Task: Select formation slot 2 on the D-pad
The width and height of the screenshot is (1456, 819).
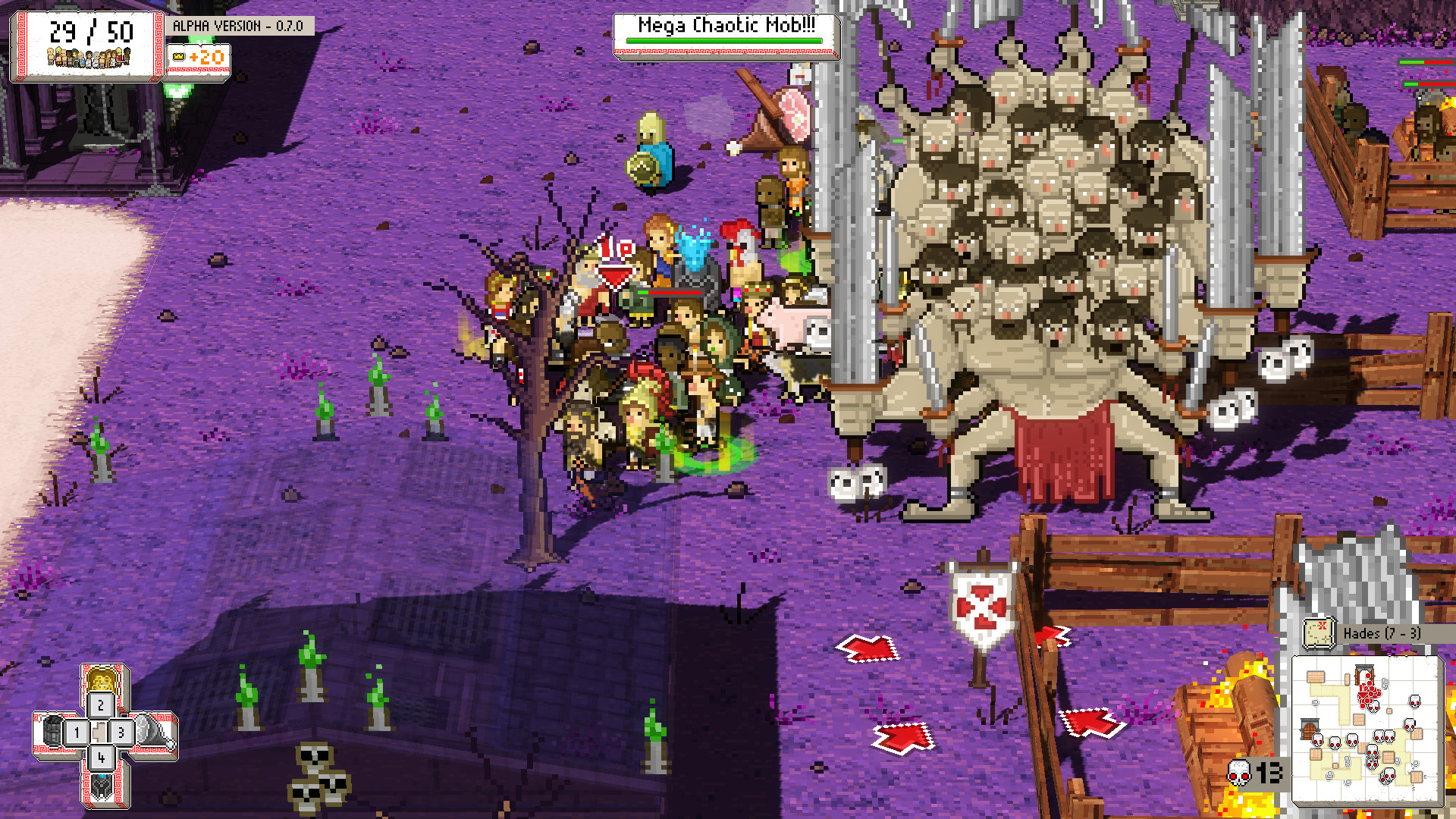Action: tap(101, 704)
